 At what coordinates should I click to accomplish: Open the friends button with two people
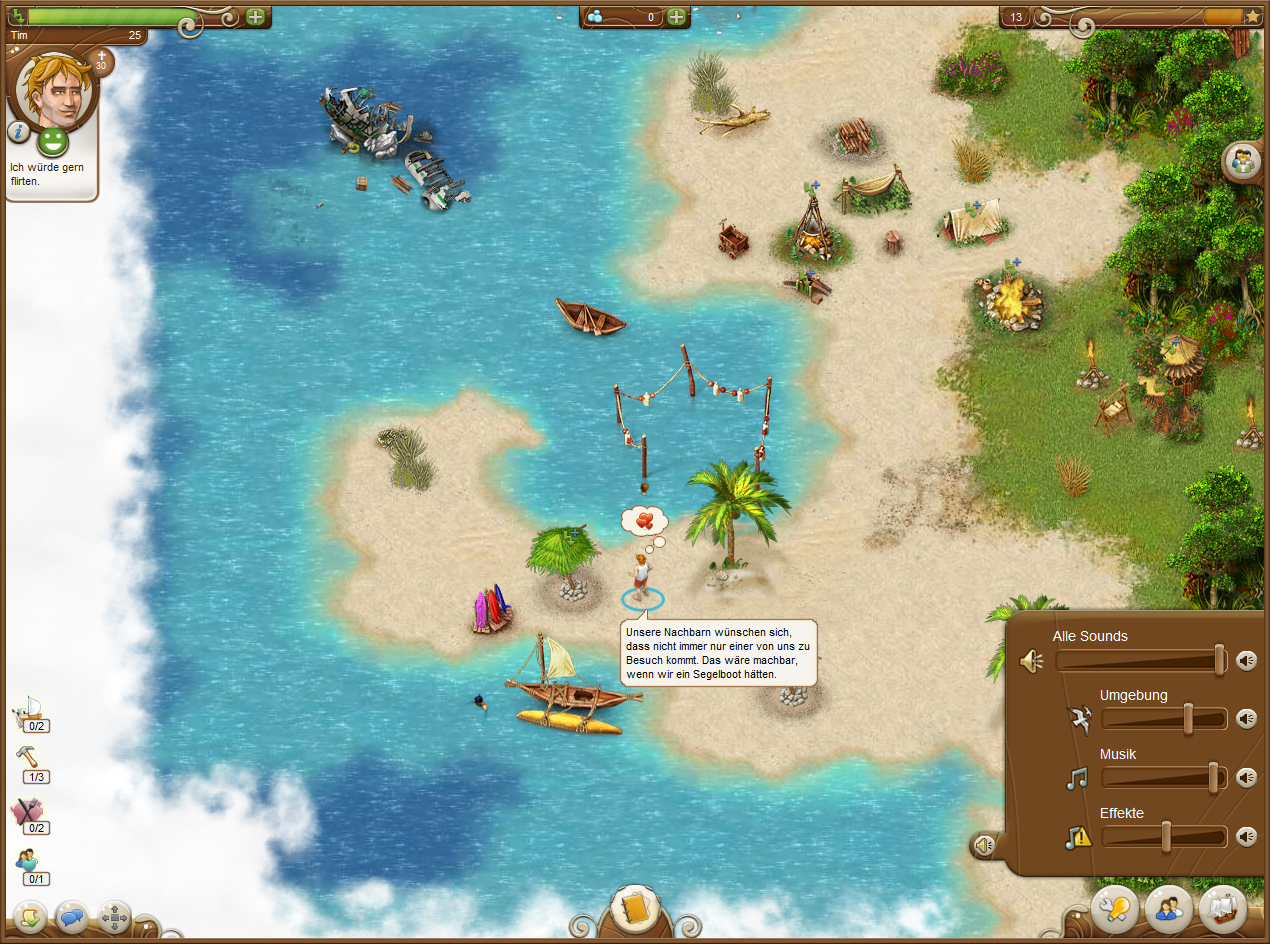pyautogui.click(x=1168, y=908)
